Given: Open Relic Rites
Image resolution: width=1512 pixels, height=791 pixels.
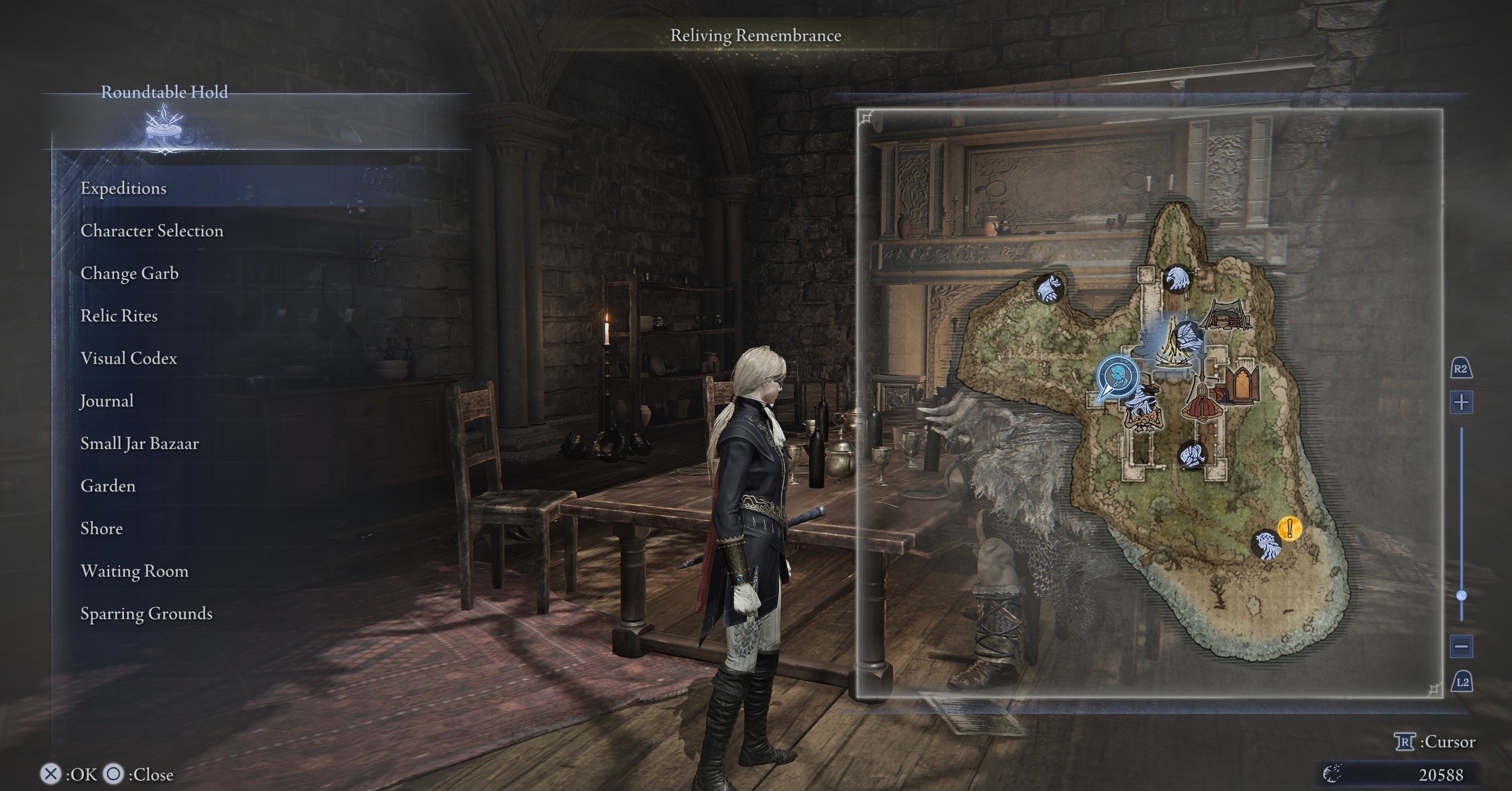Looking at the screenshot, I should 119,315.
